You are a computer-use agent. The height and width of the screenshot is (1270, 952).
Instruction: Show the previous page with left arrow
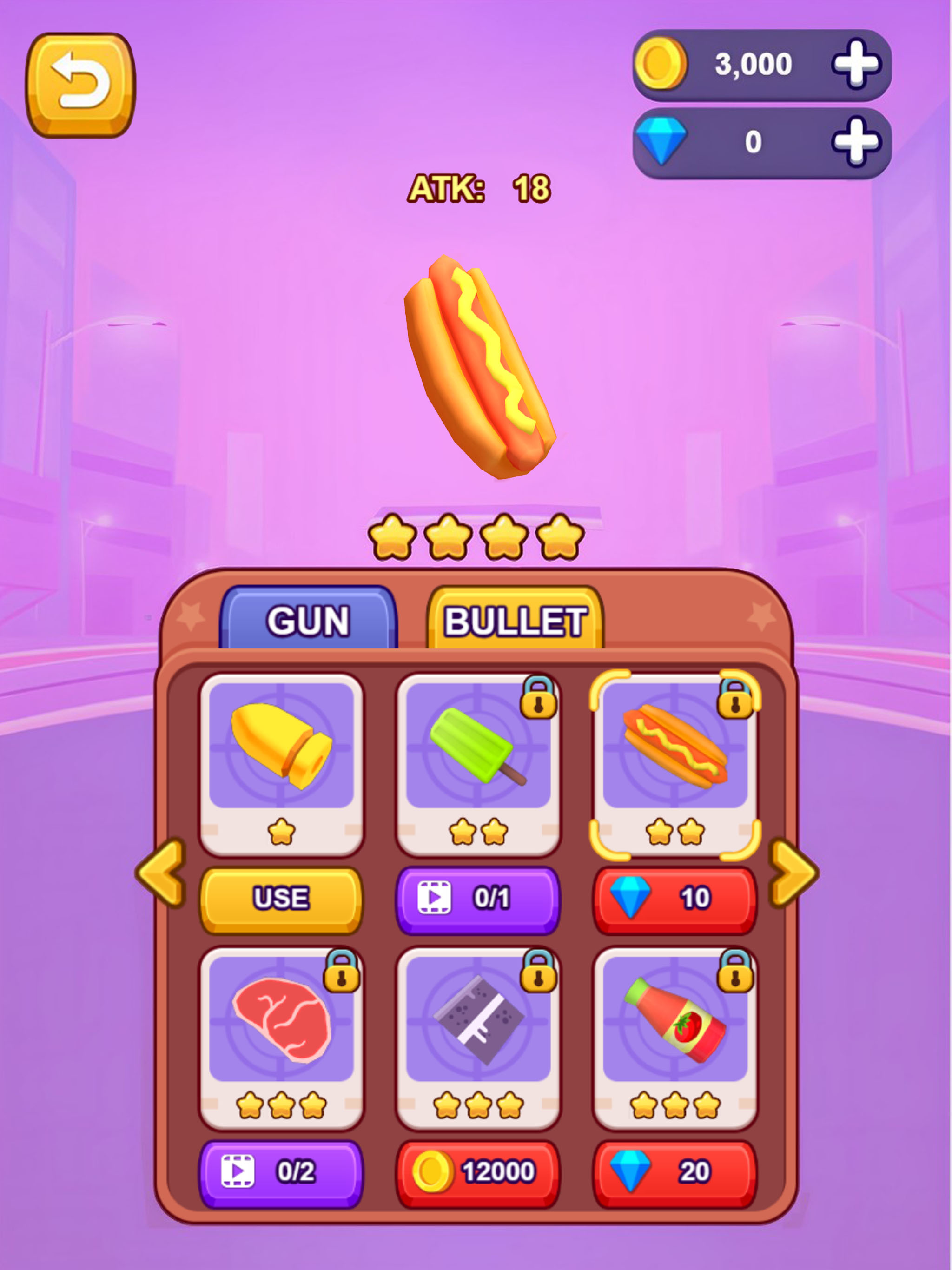(x=162, y=873)
